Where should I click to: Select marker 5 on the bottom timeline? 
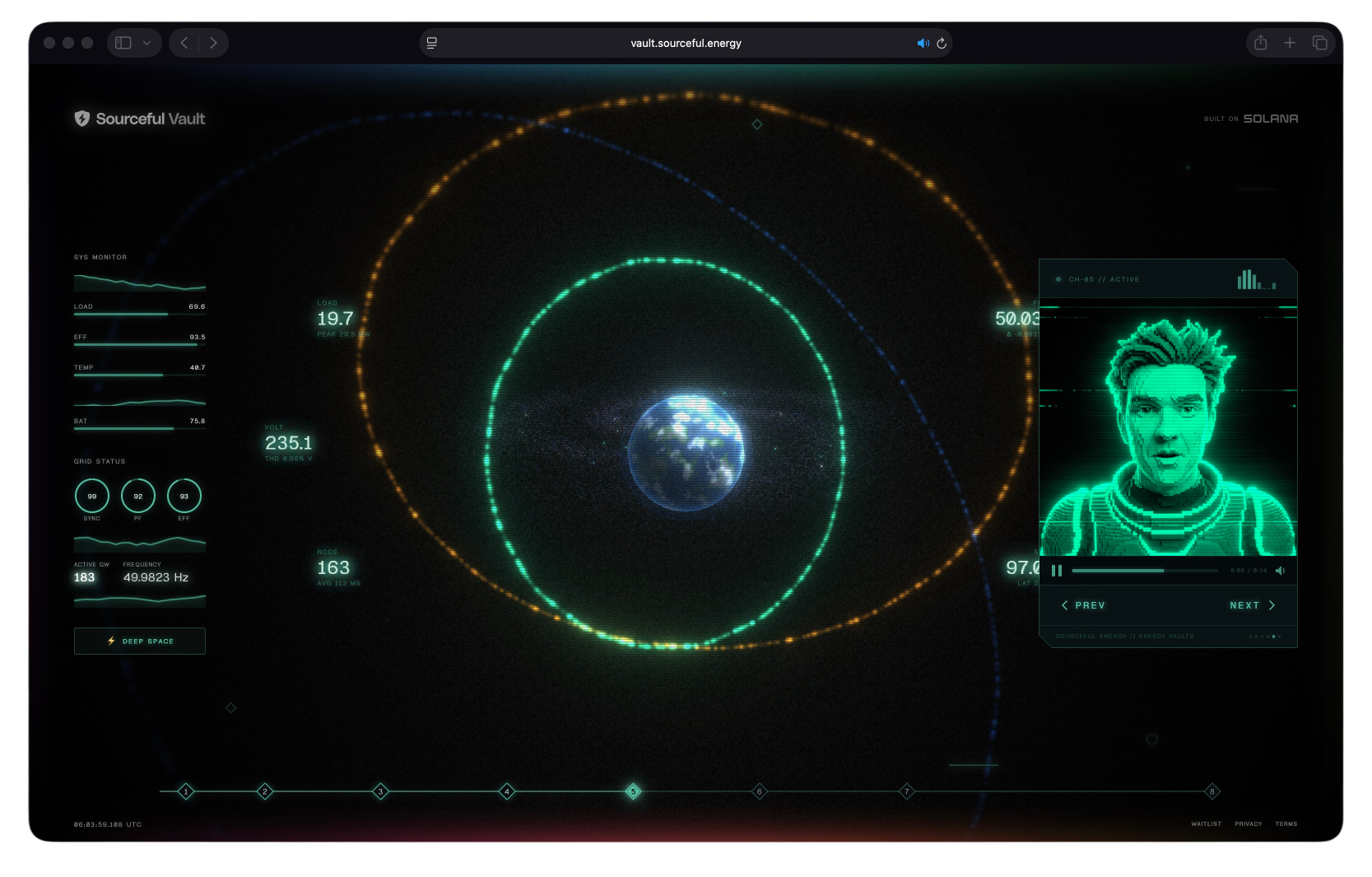[633, 791]
